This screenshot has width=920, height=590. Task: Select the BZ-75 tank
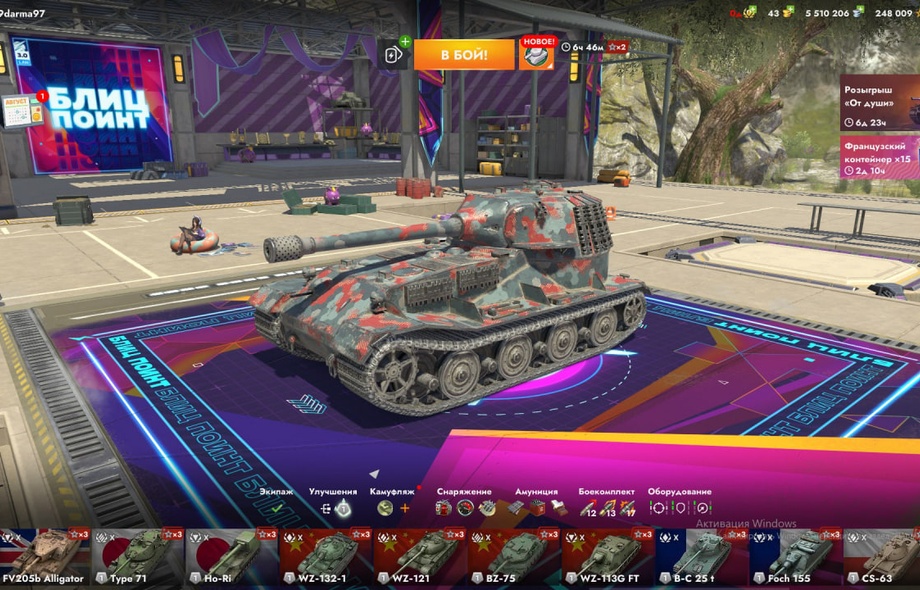click(x=513, y=558)
